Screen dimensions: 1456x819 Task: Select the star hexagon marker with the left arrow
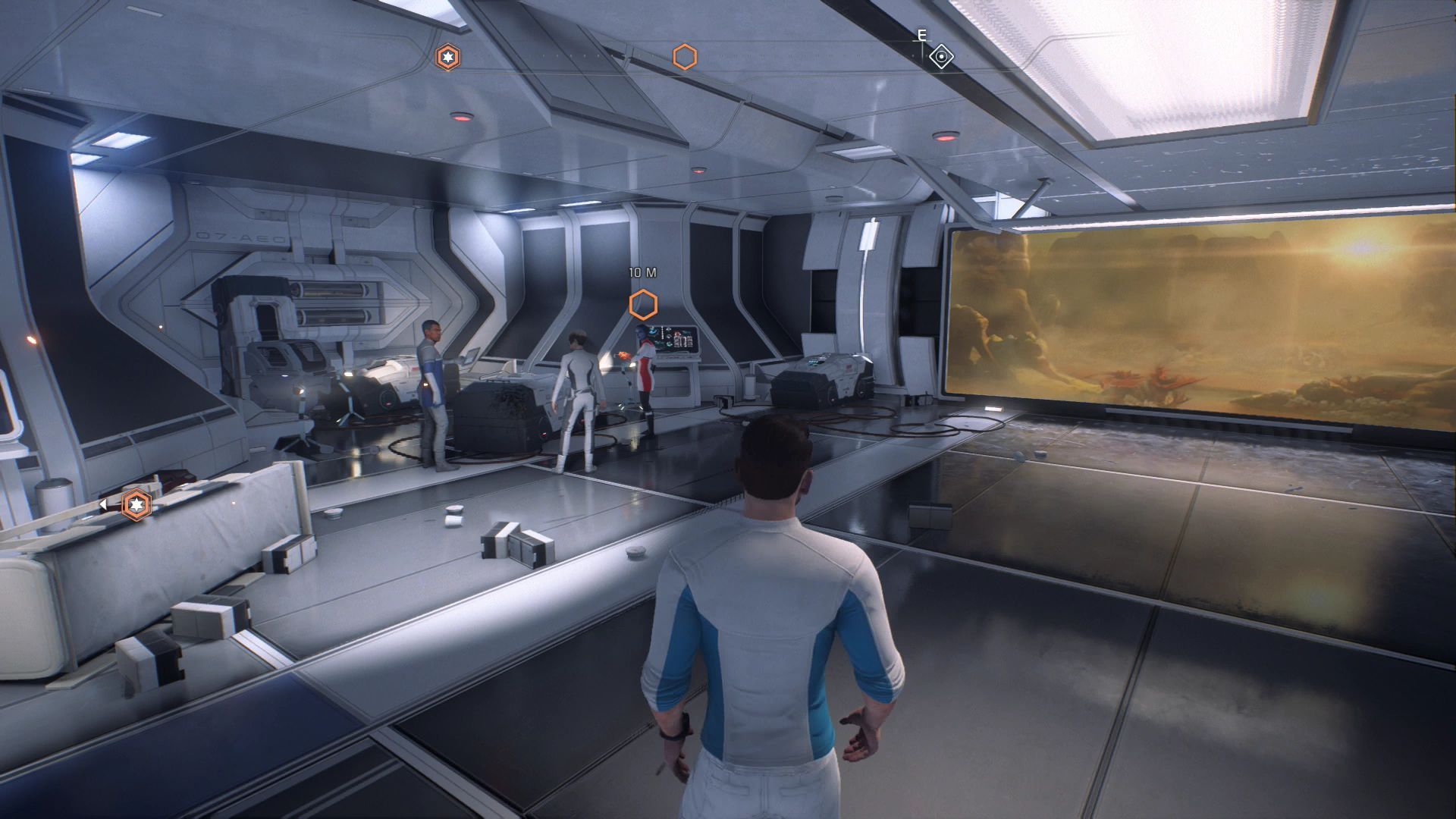(136, 504)
